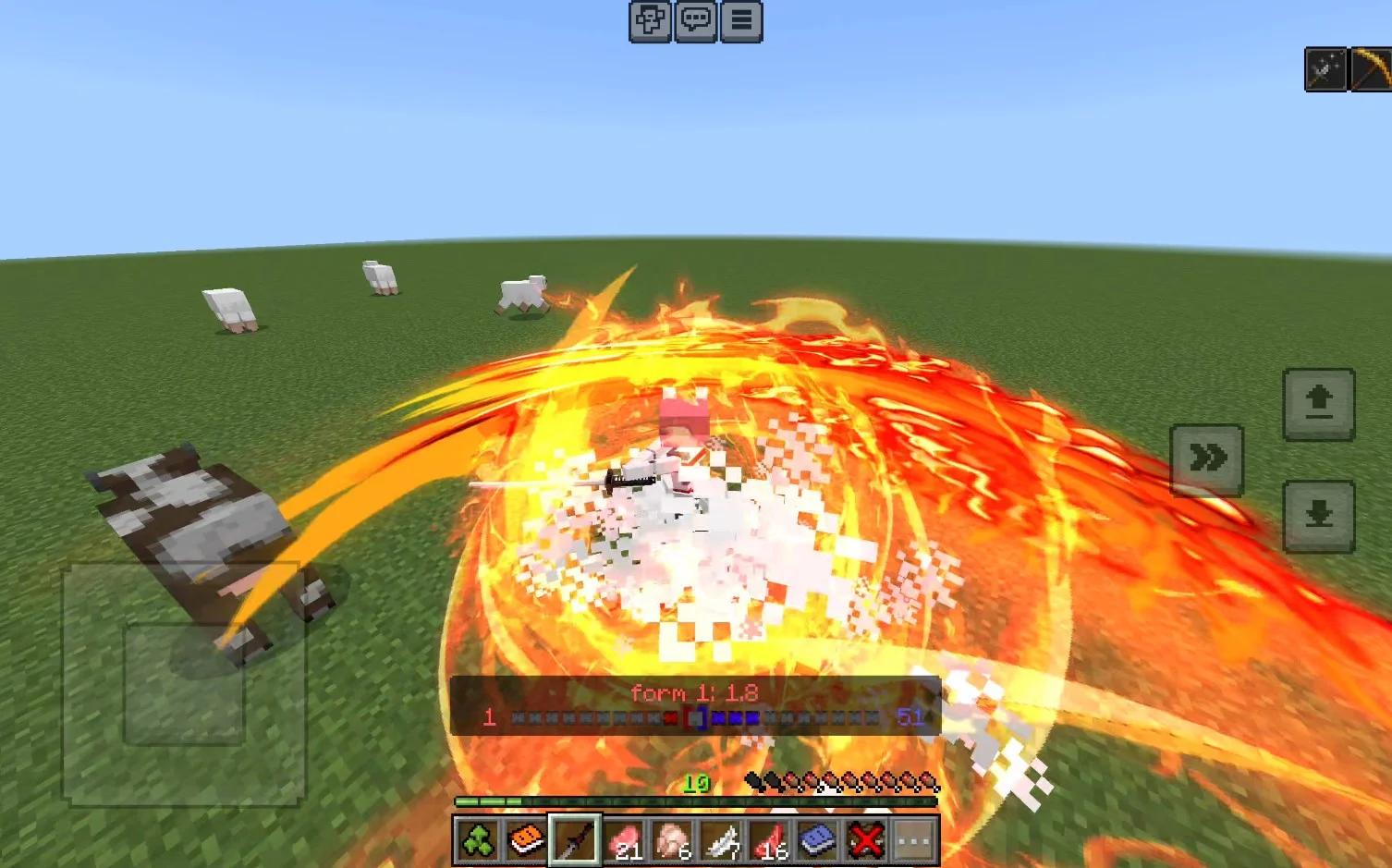Image resolution: width=1392 pixels, height=868 pixels.
Task: Select the raw porkchop stack of 21
Action: click(624, 841)
